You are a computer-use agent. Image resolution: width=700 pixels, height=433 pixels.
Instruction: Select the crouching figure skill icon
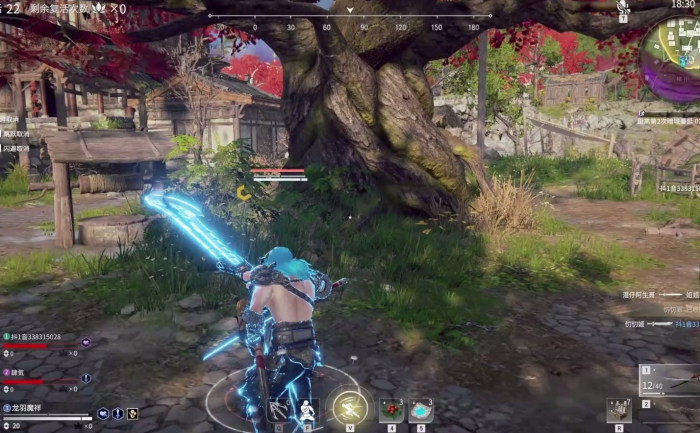point(308,410)
